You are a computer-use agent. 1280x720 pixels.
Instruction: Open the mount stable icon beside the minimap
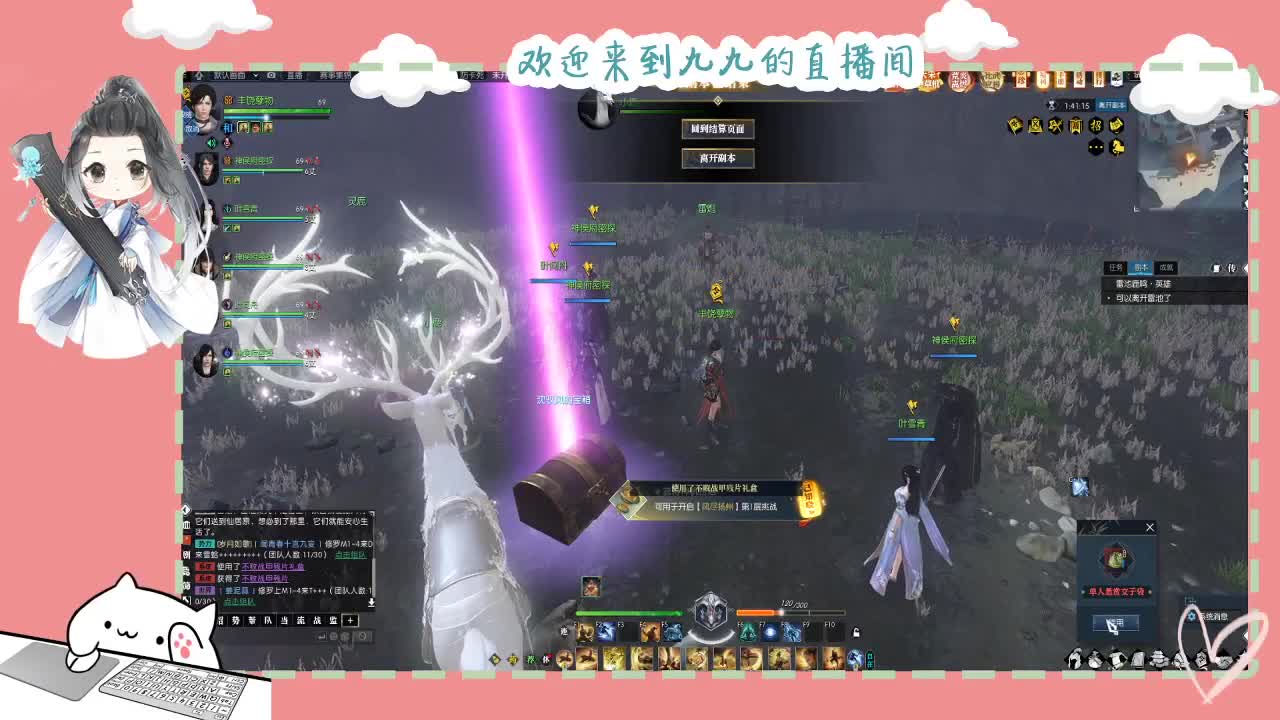click(x=1117, y=148)
